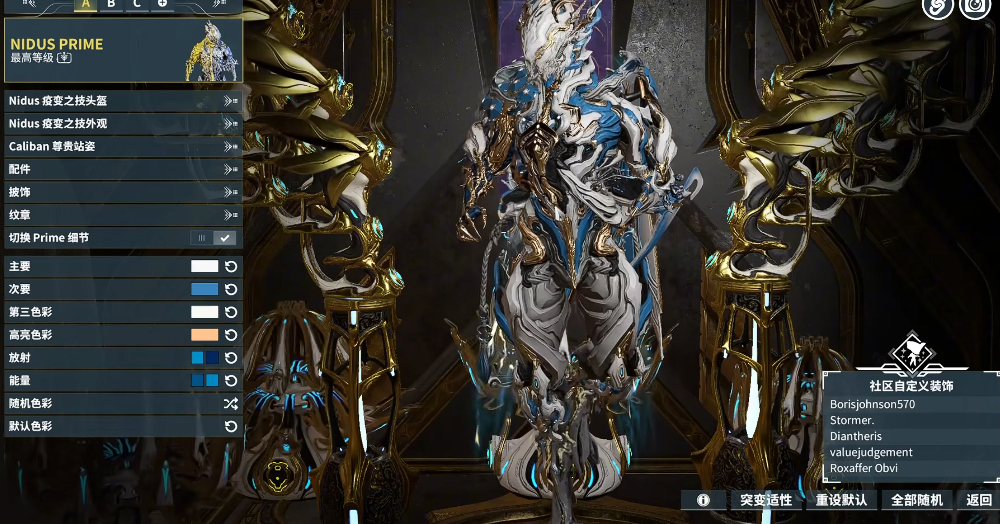Image resolution: width=1000 pixels, height=524 pixels.
Task: Pick the 主要 primary color swatch
Action: [x=204, y=267]
